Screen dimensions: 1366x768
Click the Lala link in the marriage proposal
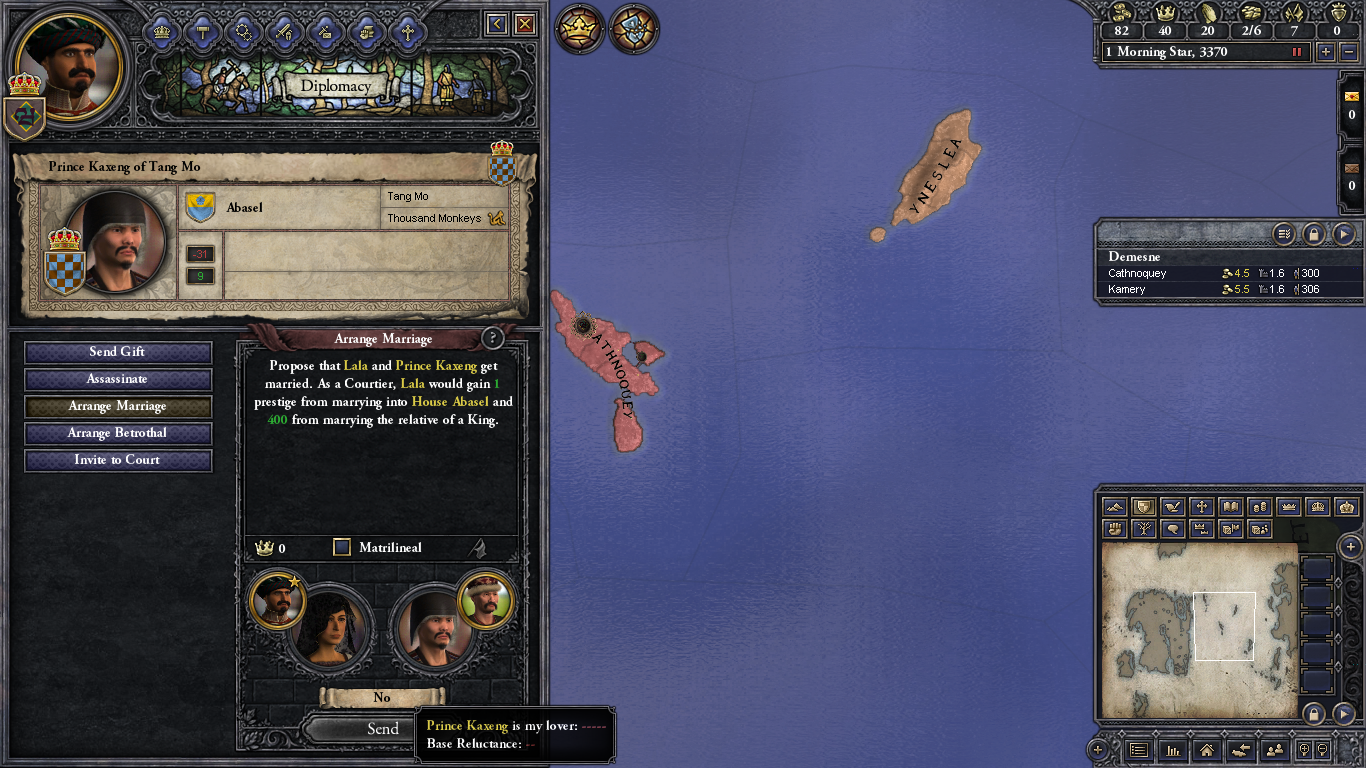pyautogui.click(x=355, y=366)
